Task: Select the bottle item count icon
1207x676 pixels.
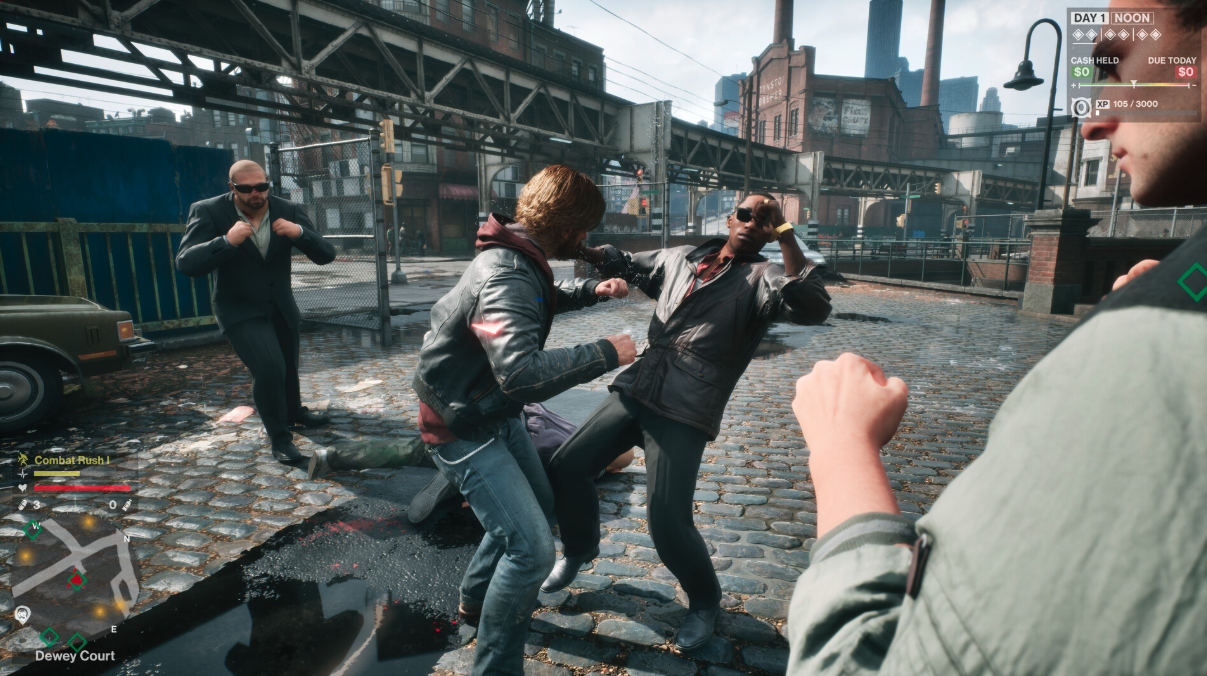Action: tap(127, 505)
